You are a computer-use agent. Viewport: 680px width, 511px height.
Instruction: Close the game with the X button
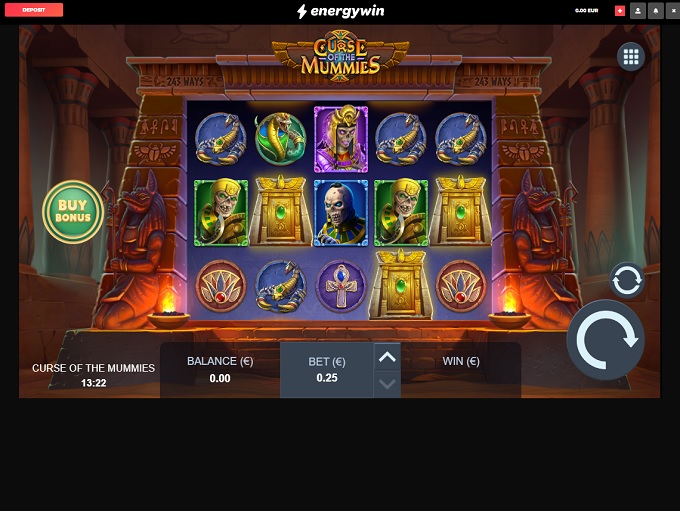click(672, 10)
